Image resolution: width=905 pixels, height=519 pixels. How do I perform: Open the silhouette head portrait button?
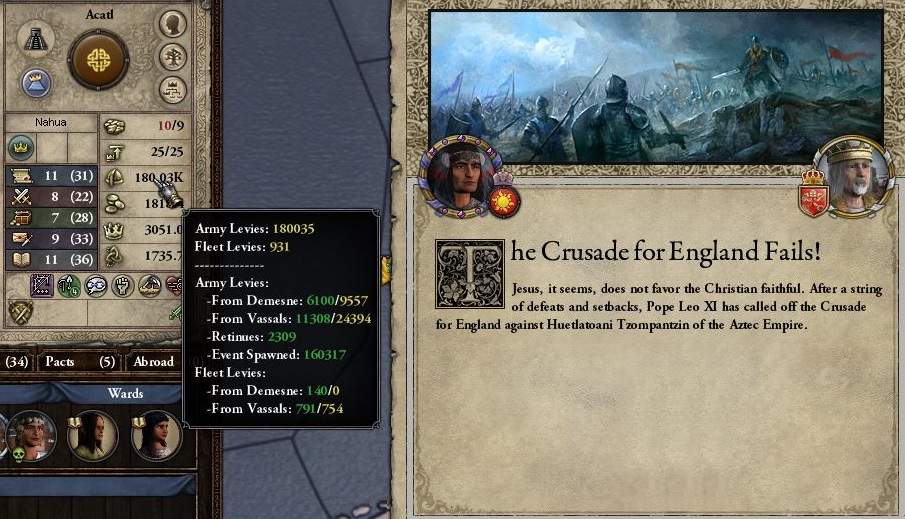coord(173,24)
